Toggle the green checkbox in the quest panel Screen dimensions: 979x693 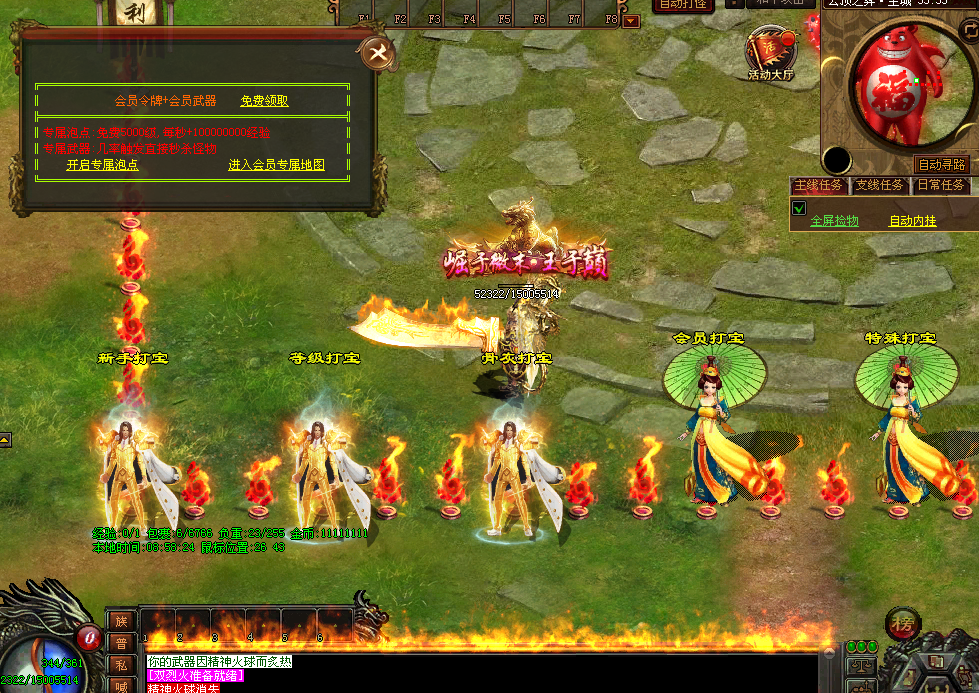[x=798, y=208]
